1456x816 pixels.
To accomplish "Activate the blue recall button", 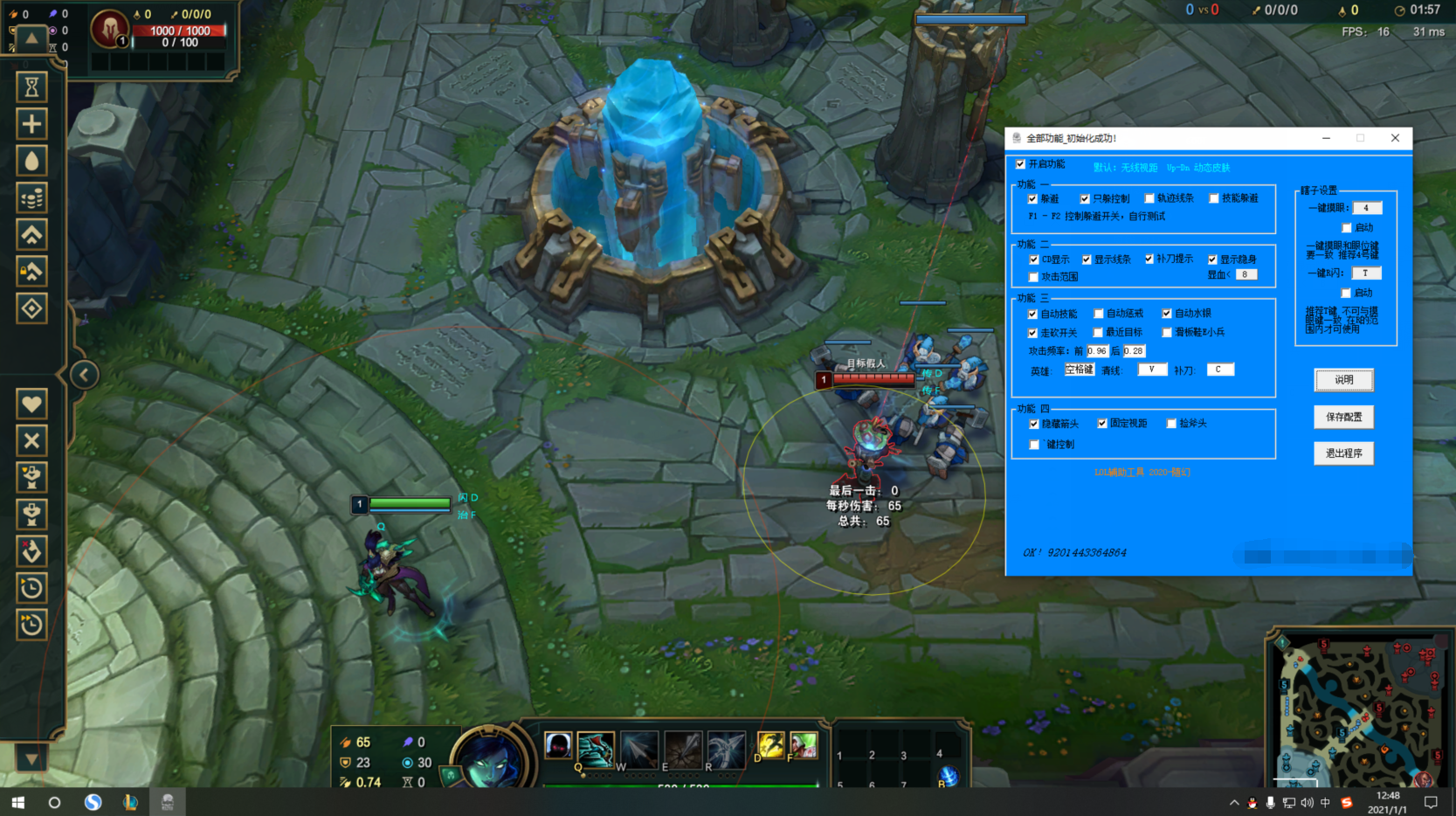I will 948,776.
